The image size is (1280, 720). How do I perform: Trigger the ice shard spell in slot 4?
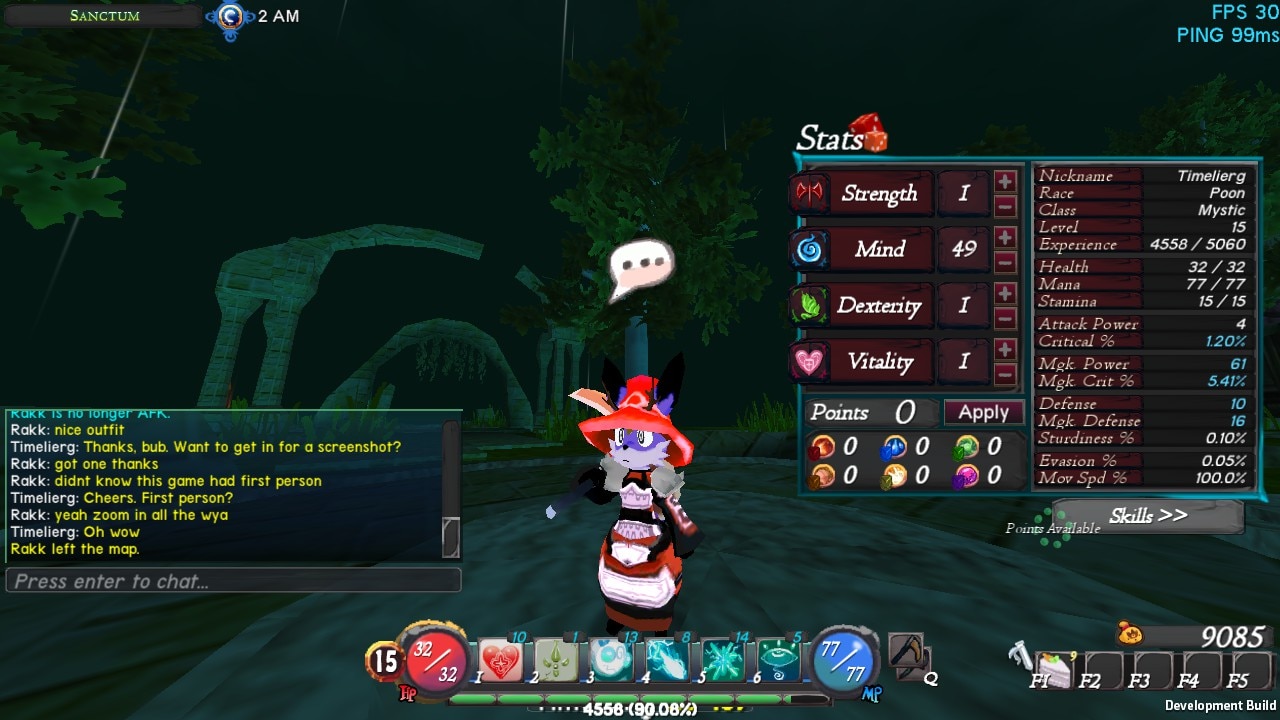point(667,661)
